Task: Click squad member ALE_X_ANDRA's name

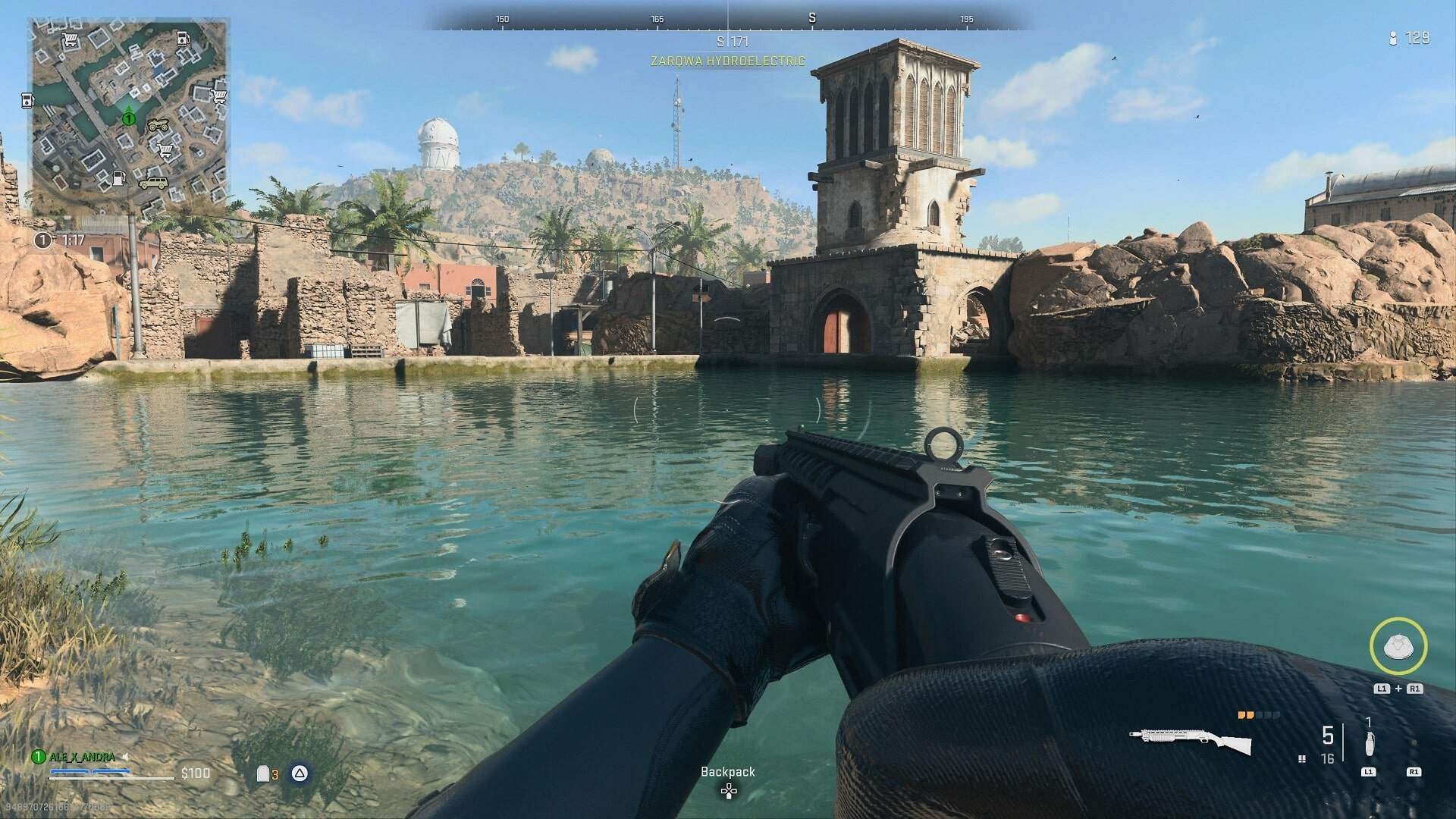Action: point(82,757)
